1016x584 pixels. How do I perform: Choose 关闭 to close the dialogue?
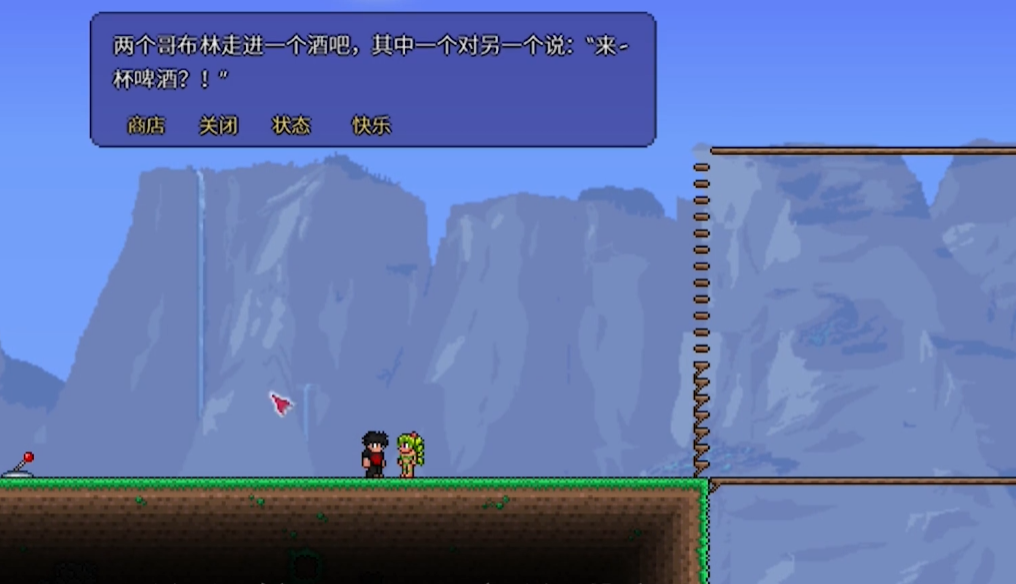[x=218, y=126]
